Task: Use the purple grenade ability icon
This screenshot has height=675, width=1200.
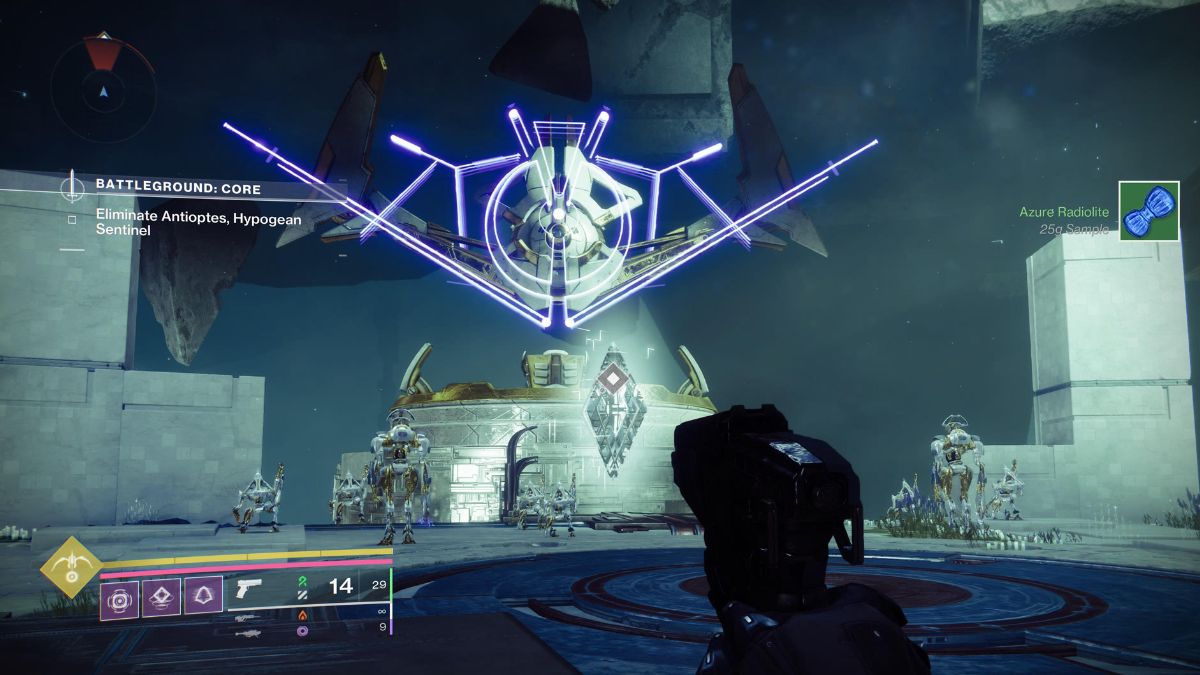Action: pyautogui.click(x=119, y=597)
